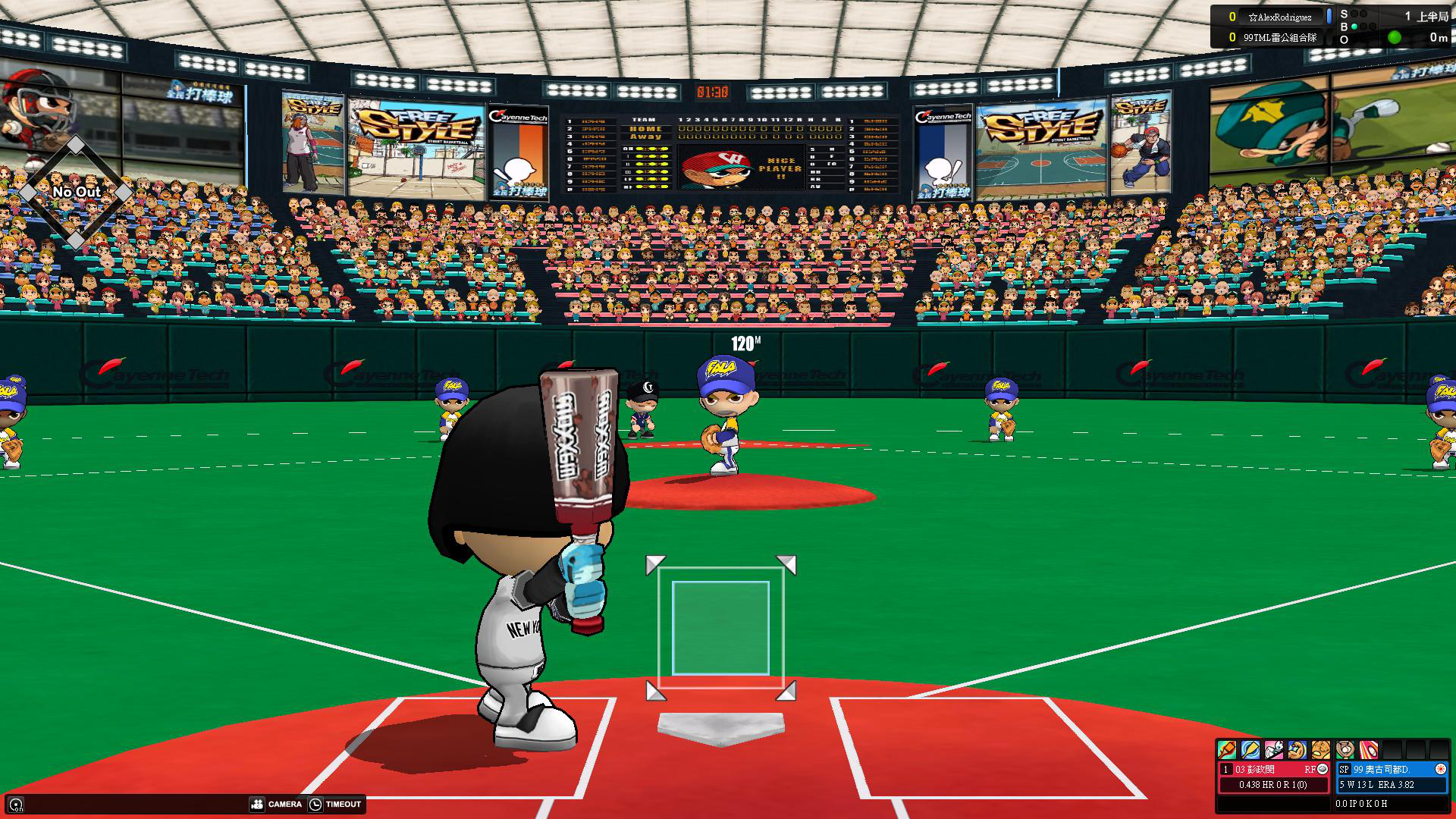Select the batter info panel for RF player 03

click(x=1274, y=777)
